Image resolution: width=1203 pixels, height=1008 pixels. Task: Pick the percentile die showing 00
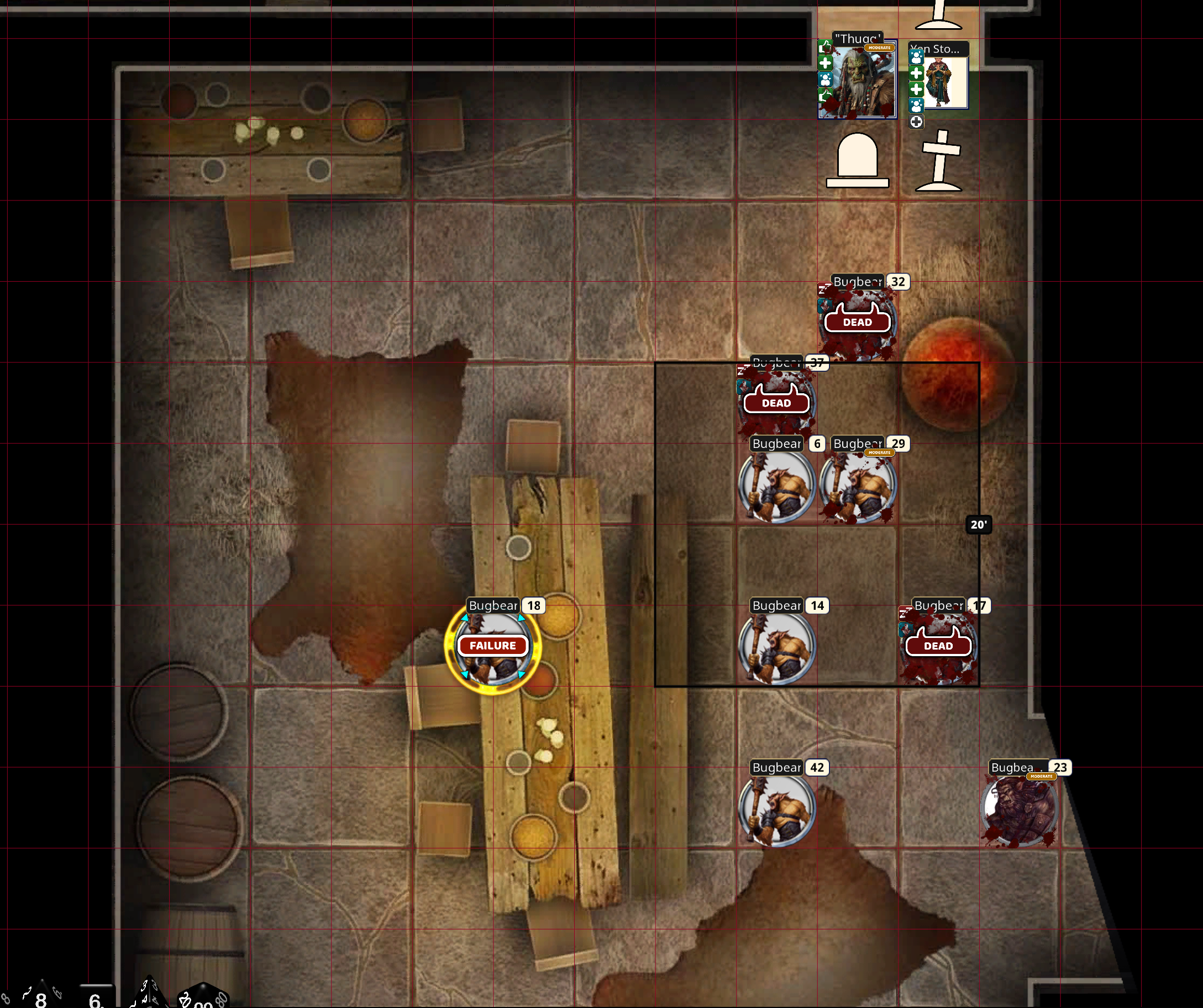[203, 998]
